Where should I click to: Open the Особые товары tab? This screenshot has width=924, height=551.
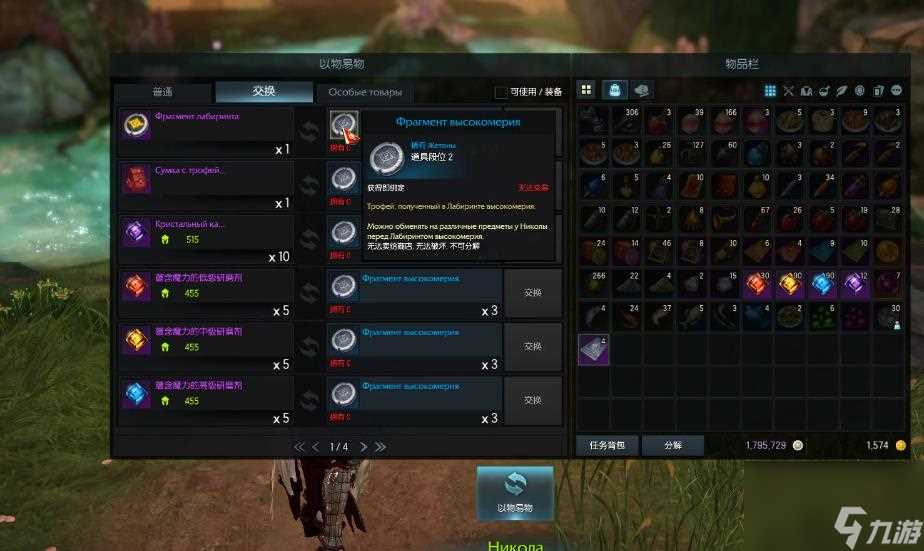tap(364, 92)
